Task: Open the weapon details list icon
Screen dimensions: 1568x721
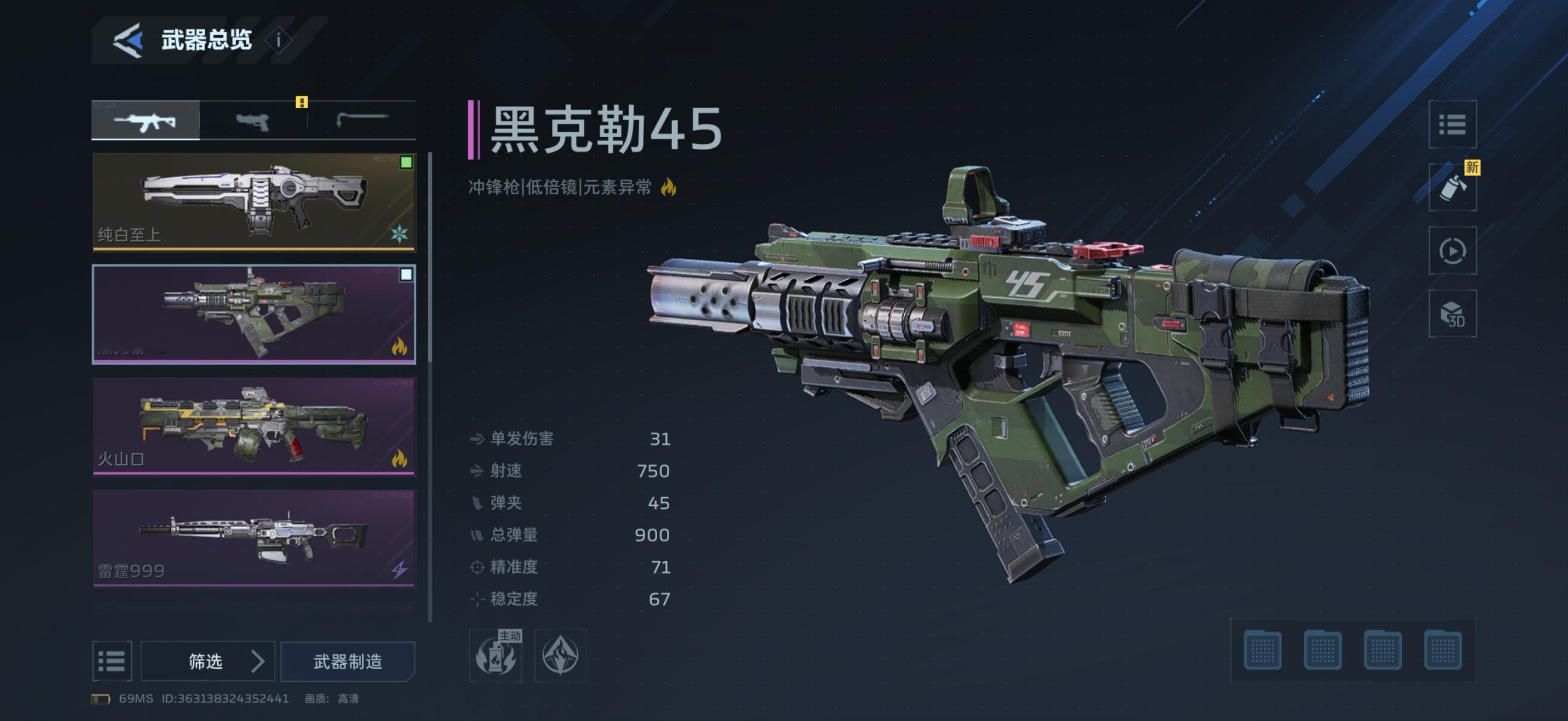Action: [x=1453, y=125]
